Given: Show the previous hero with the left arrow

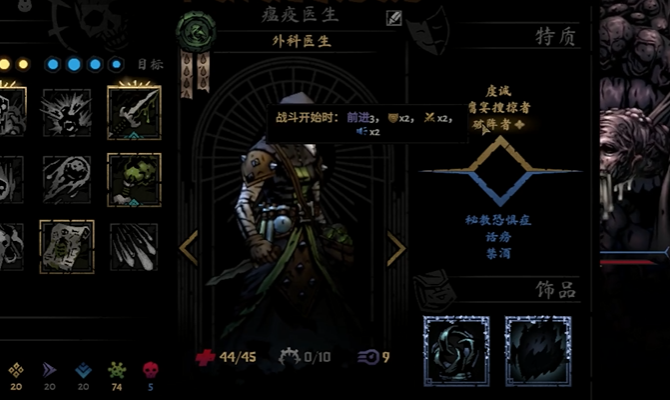Looking at the screenshot, I should tap(188, 247).
